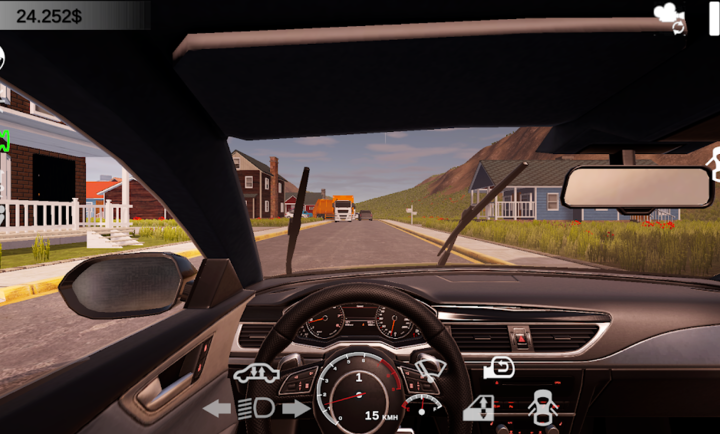Click the return arrow icon on the dashboard
This screenshot has height=434, width=720.
point(499,368)
